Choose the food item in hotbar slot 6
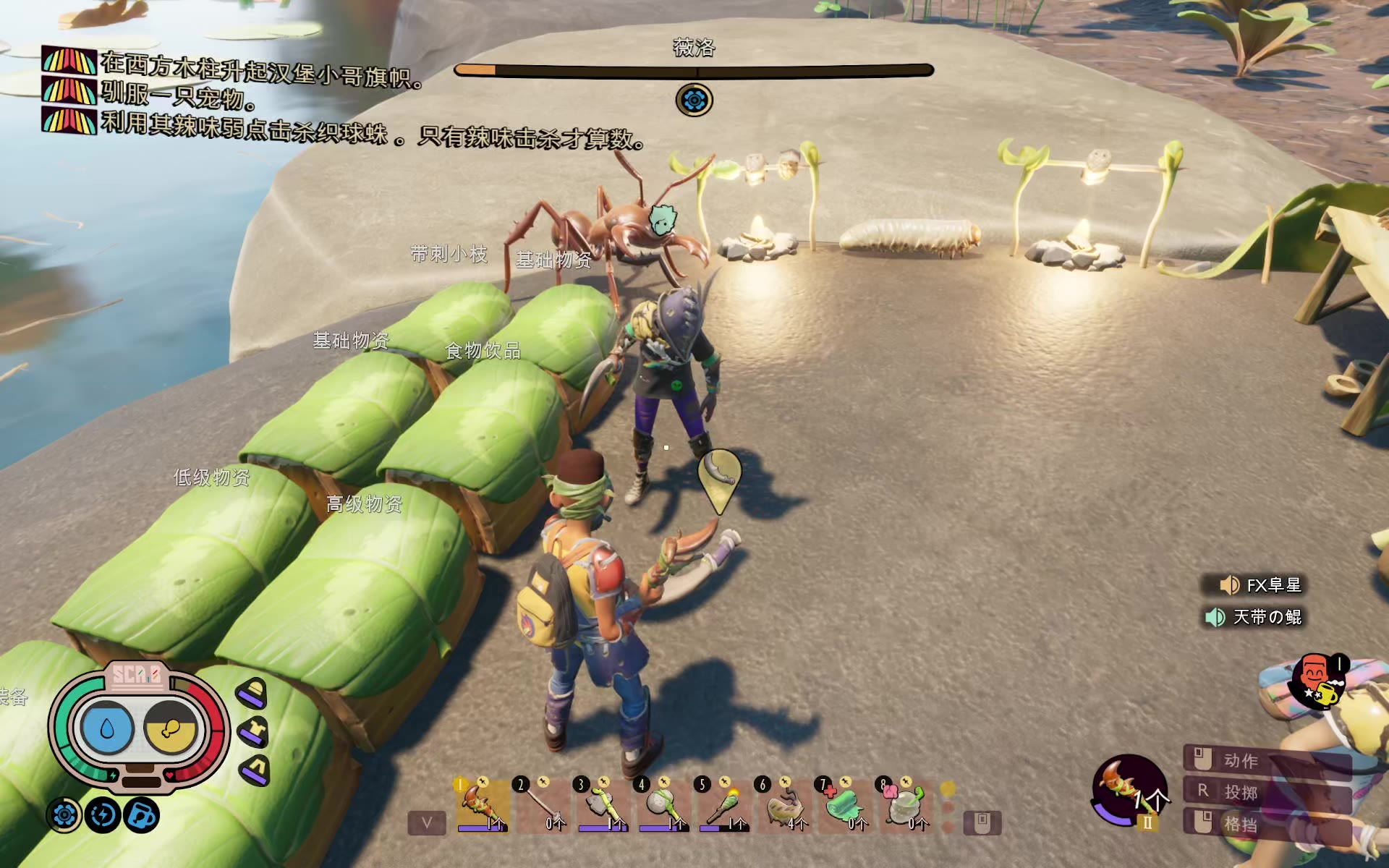Screen dimensions: 1389x868 coord(784,805)
